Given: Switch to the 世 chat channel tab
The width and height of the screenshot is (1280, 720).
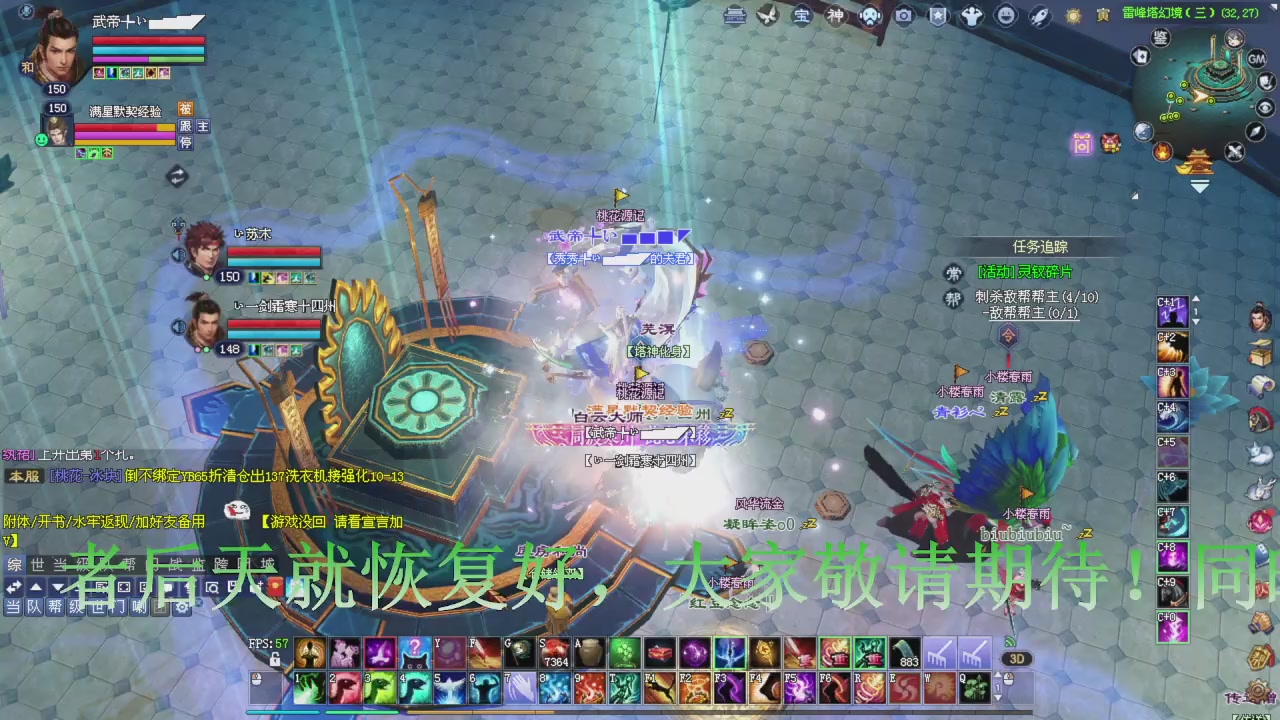Looking at the screenshot, I should tap(37, 563).
